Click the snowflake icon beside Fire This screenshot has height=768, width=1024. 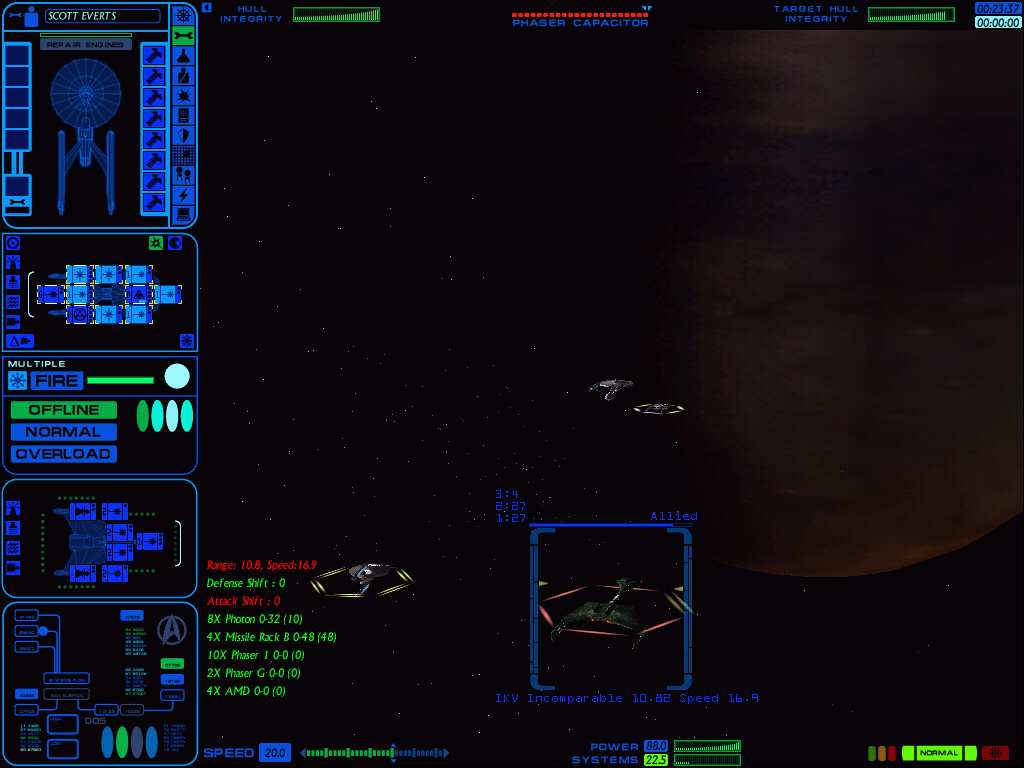point(17,380)
